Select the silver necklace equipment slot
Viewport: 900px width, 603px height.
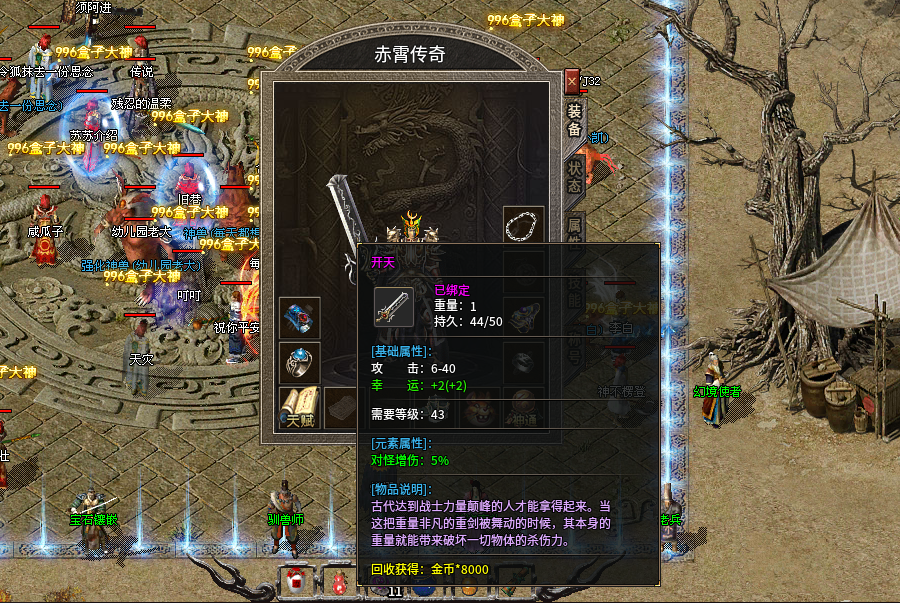tap(523, 226)
